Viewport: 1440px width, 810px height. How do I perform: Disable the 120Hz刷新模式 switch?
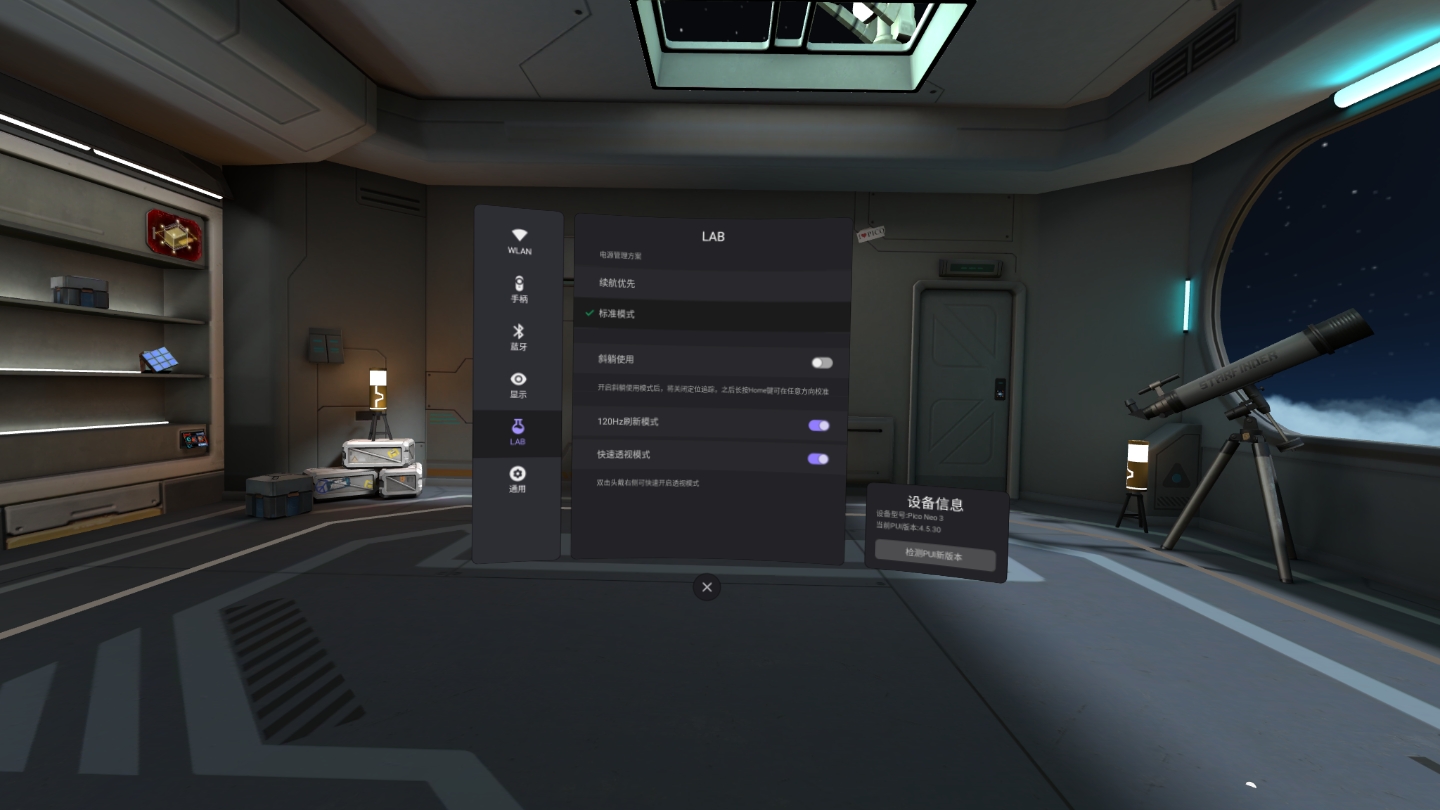click(818, 425)
